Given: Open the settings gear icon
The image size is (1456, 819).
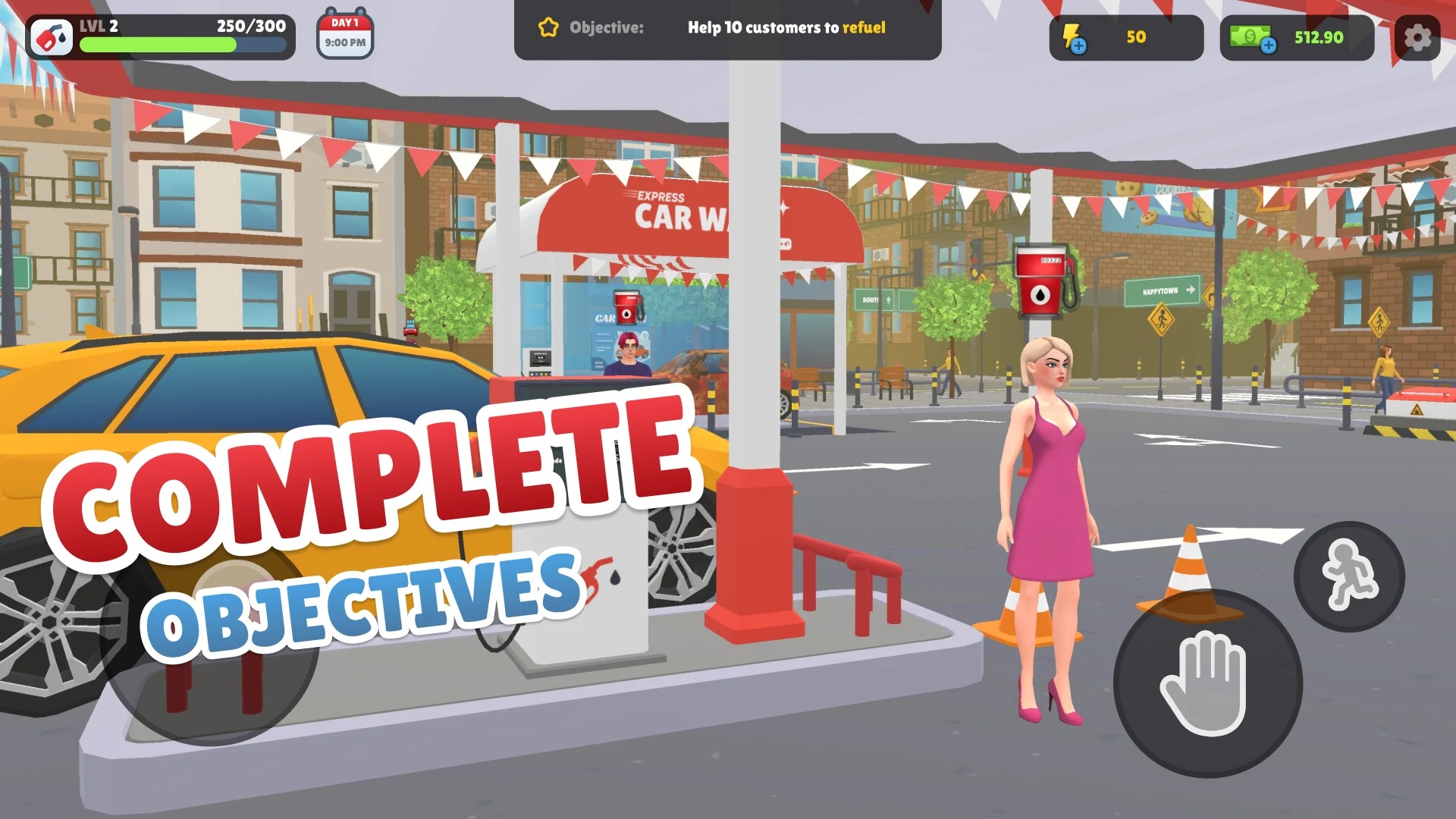Looking at the screenshot, I should (1417, 38).
